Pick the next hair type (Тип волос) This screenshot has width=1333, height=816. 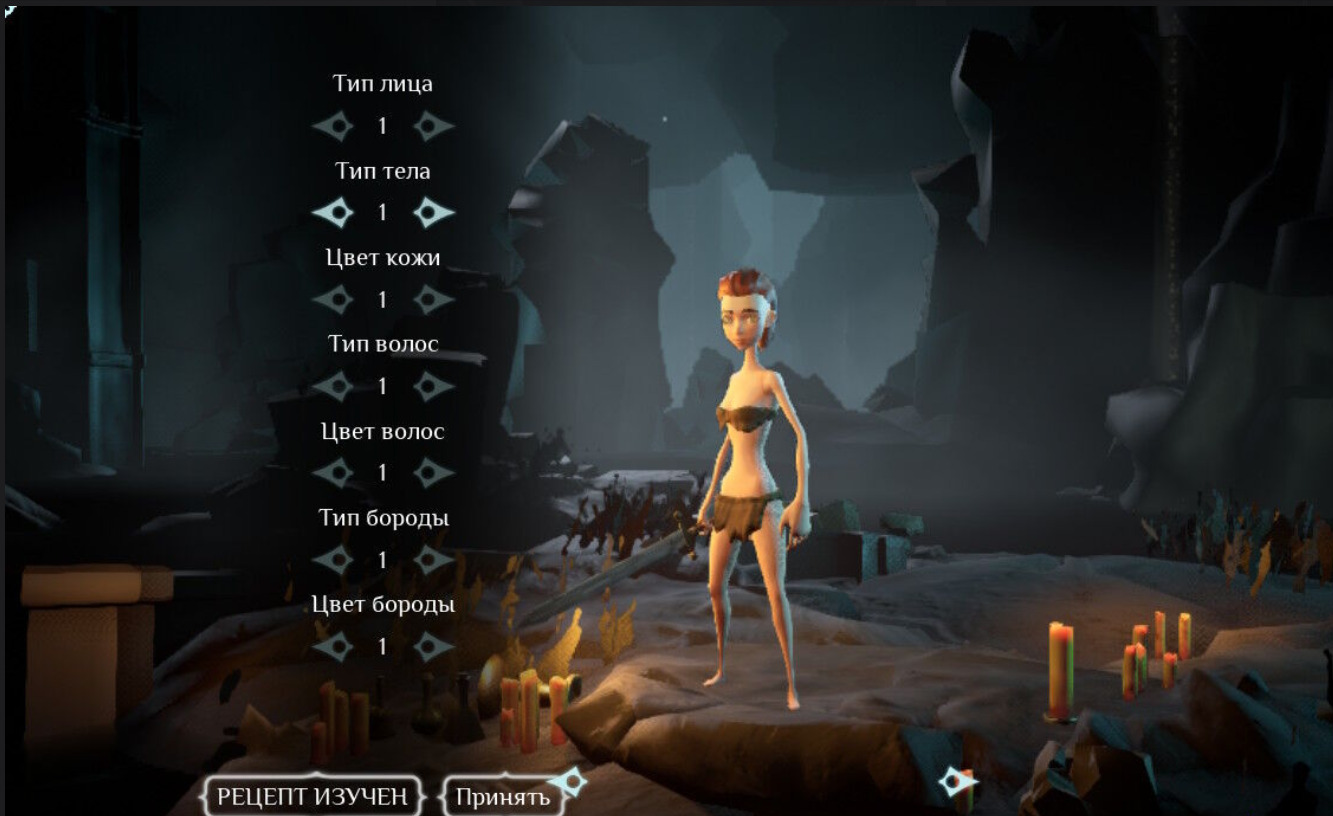click(x=433, y=386)
